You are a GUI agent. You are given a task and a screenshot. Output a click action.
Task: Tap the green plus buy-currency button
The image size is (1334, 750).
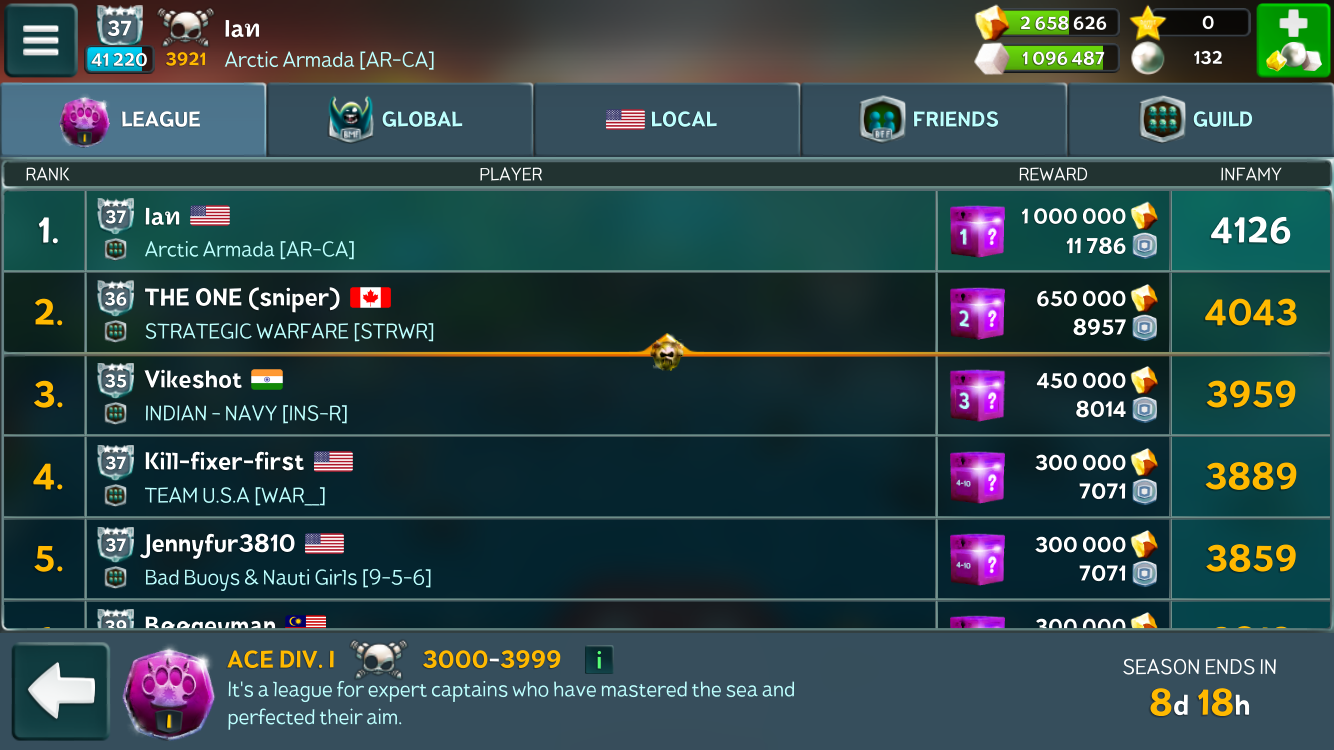[x=1293, y=41]
